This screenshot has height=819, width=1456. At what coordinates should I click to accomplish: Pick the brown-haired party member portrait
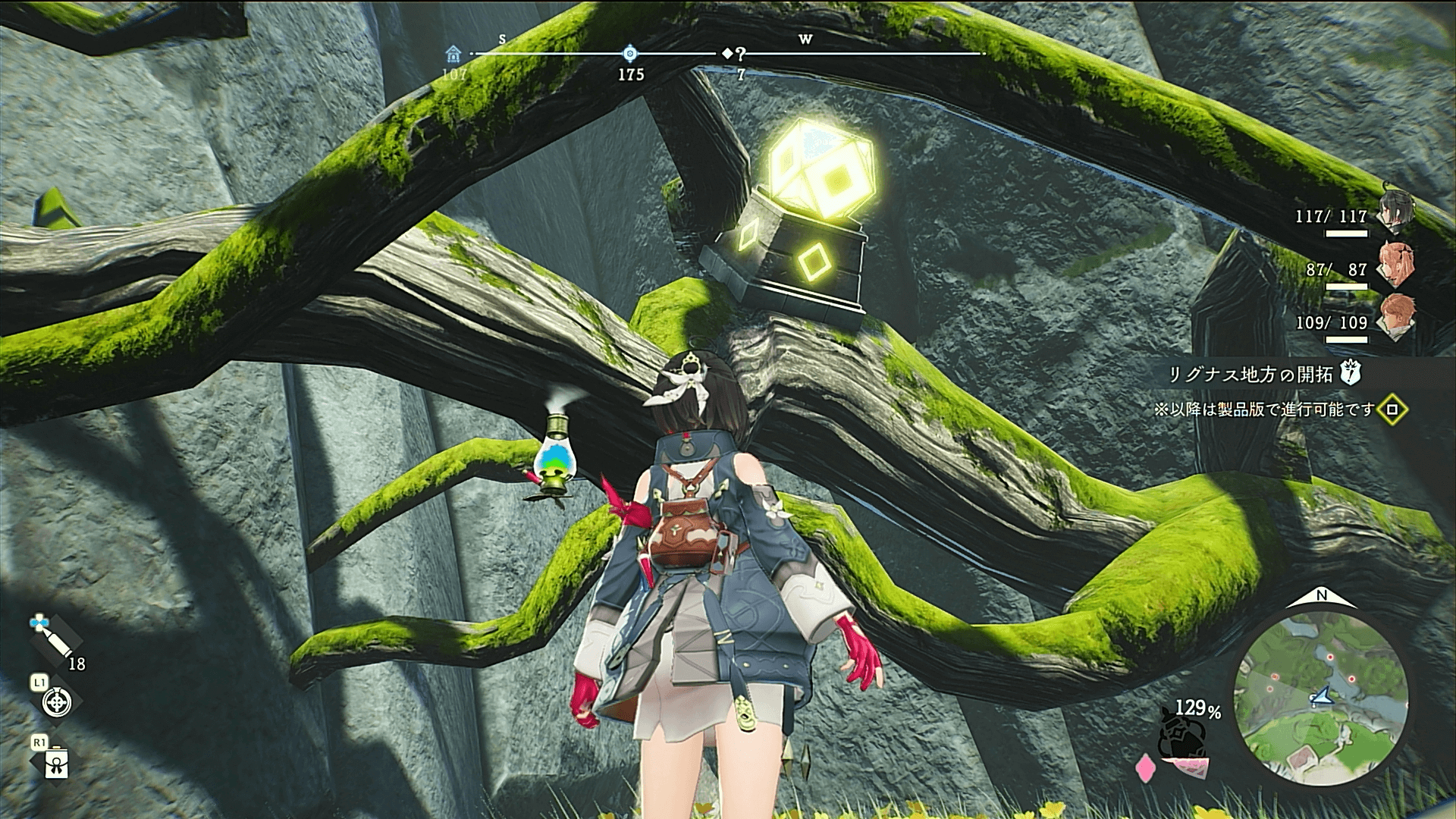tap(1395, 316)
